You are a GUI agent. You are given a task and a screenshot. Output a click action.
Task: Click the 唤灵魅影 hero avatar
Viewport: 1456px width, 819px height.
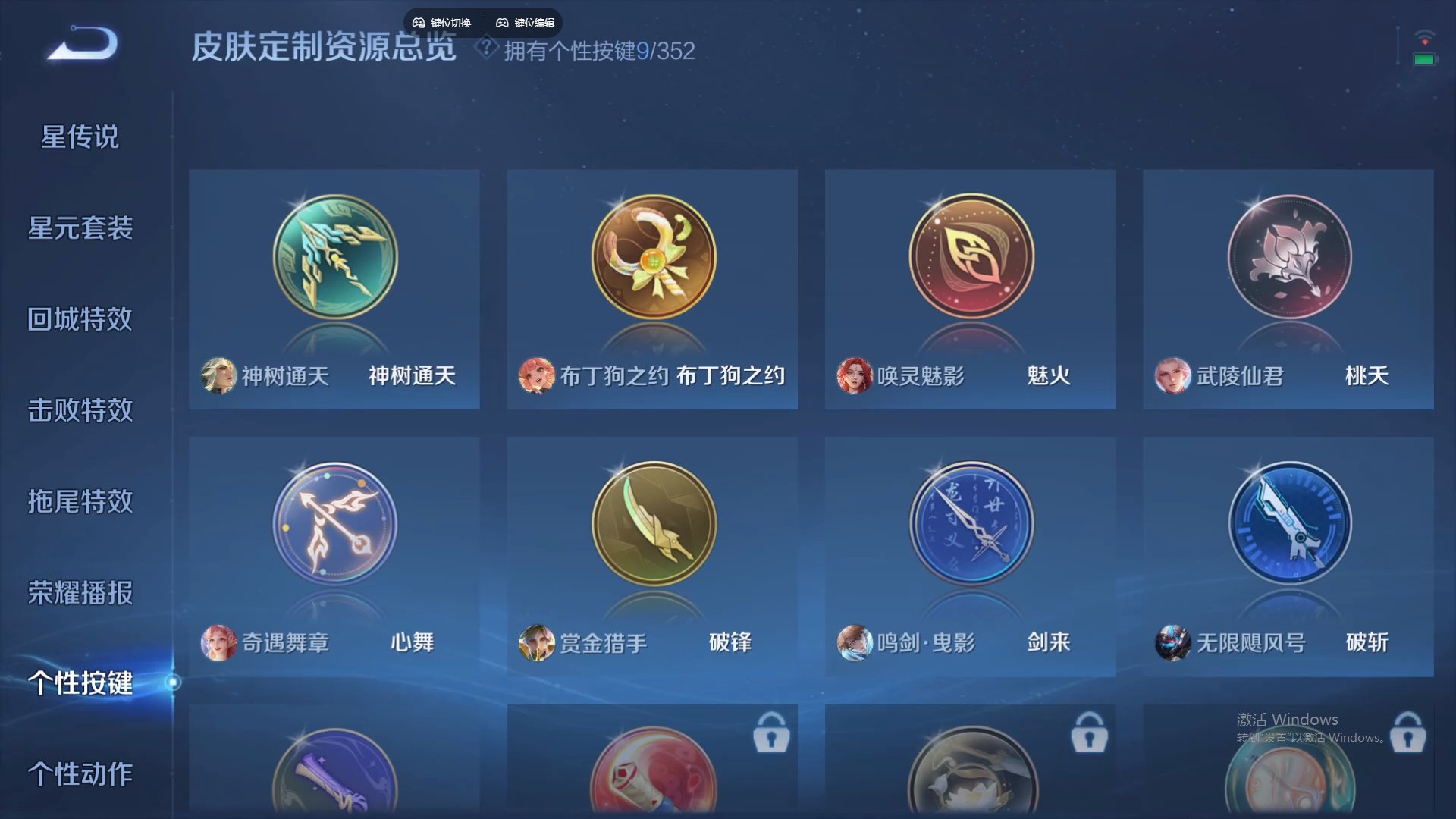(x=855, y=375)
